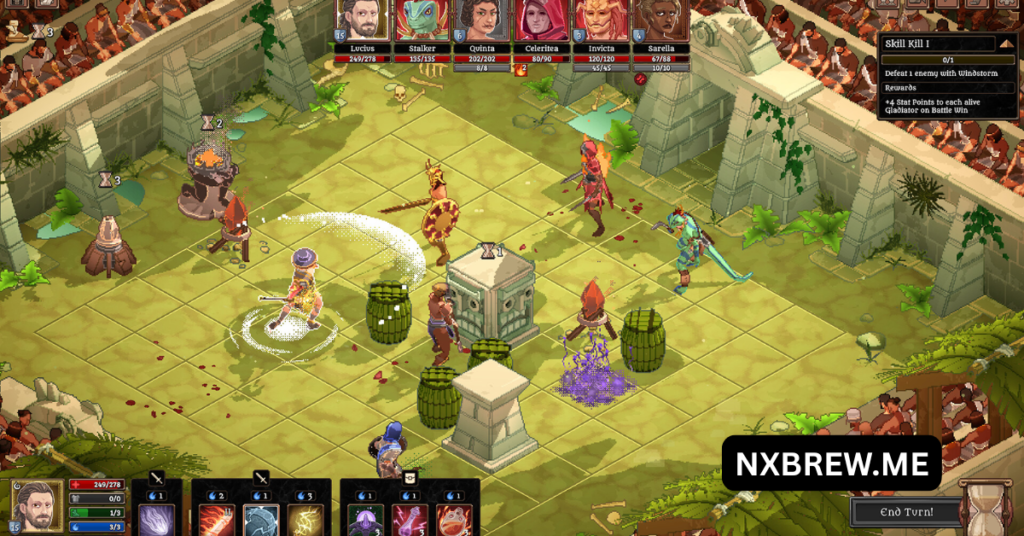Activate the grey stone shield ability

click(261, 520)
